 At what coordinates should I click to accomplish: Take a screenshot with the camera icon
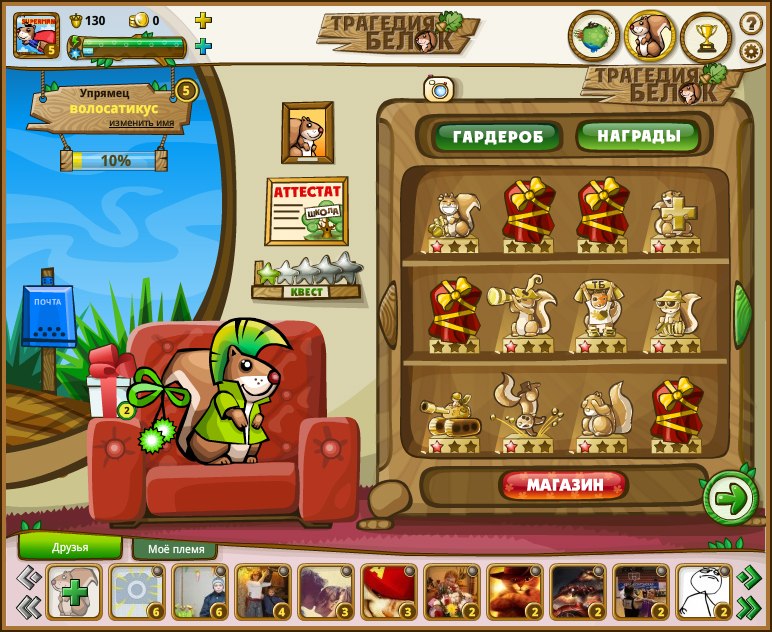[x=438, y=89]
